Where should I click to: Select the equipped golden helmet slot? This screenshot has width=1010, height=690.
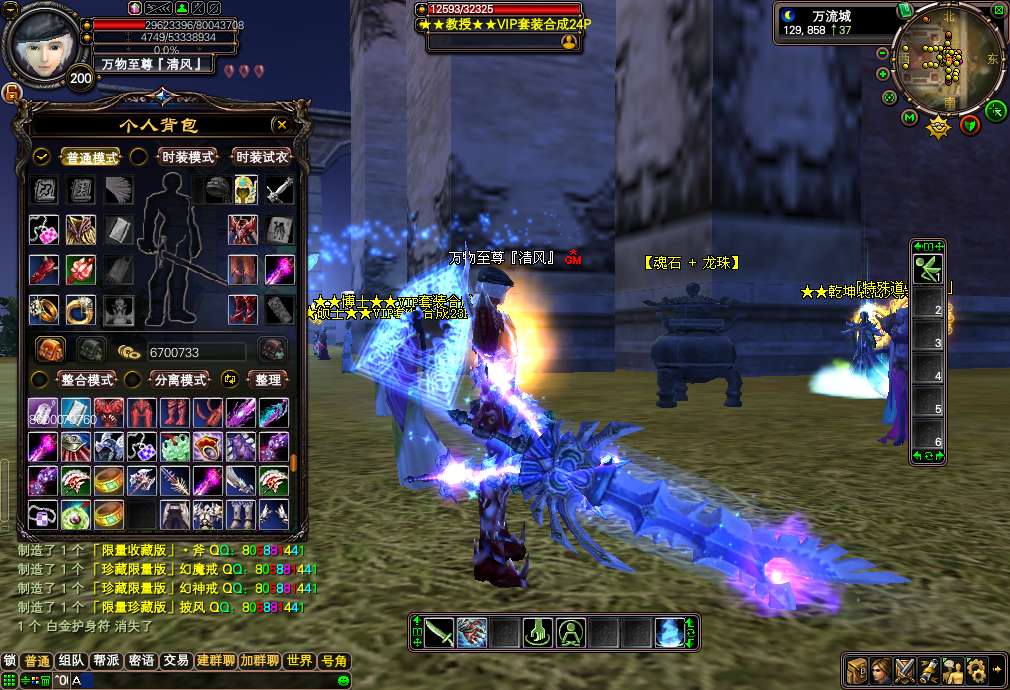click(x=246, y=189)
